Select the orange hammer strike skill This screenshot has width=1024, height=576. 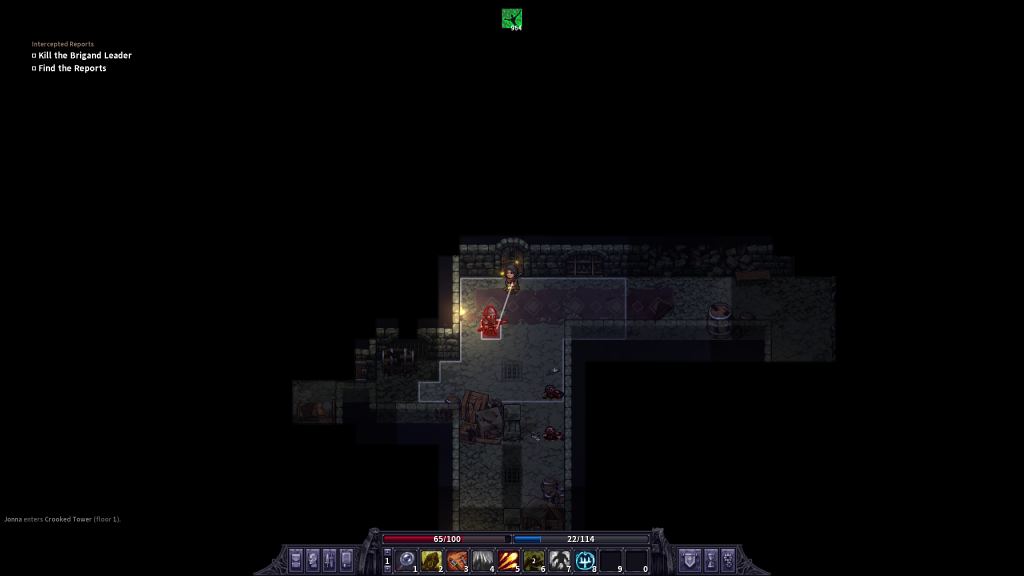457,560
